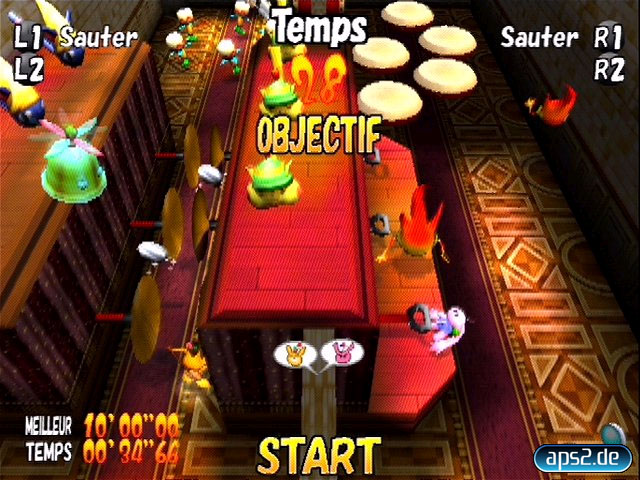
Task: Choose the pink rabbit face bubble
Action: (x=341, y=352)
